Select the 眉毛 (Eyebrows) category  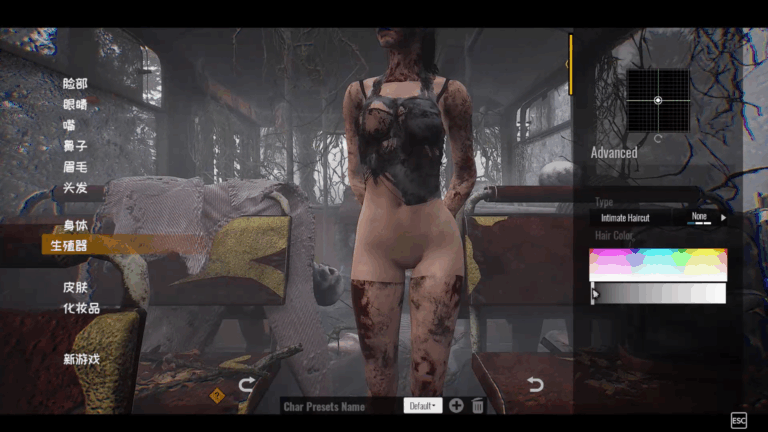click(75, 167)
